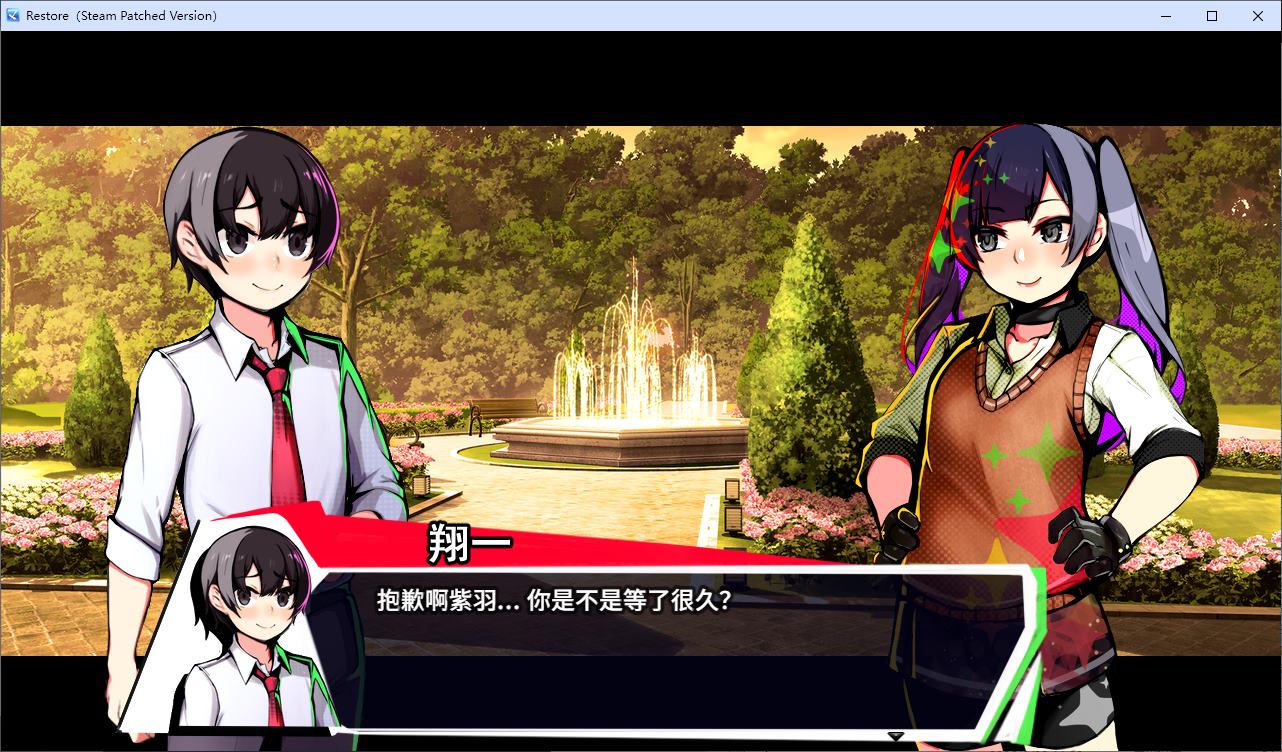The height and width of the screenshot is (752, 1282).
Task: Click the red 翔一 name banner
Action: click(470, 544)
